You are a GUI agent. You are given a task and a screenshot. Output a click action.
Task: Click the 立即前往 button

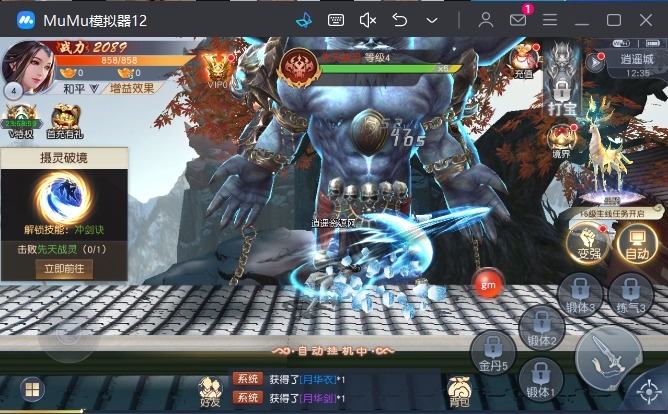pyautogui.click(x=64, y=268)
